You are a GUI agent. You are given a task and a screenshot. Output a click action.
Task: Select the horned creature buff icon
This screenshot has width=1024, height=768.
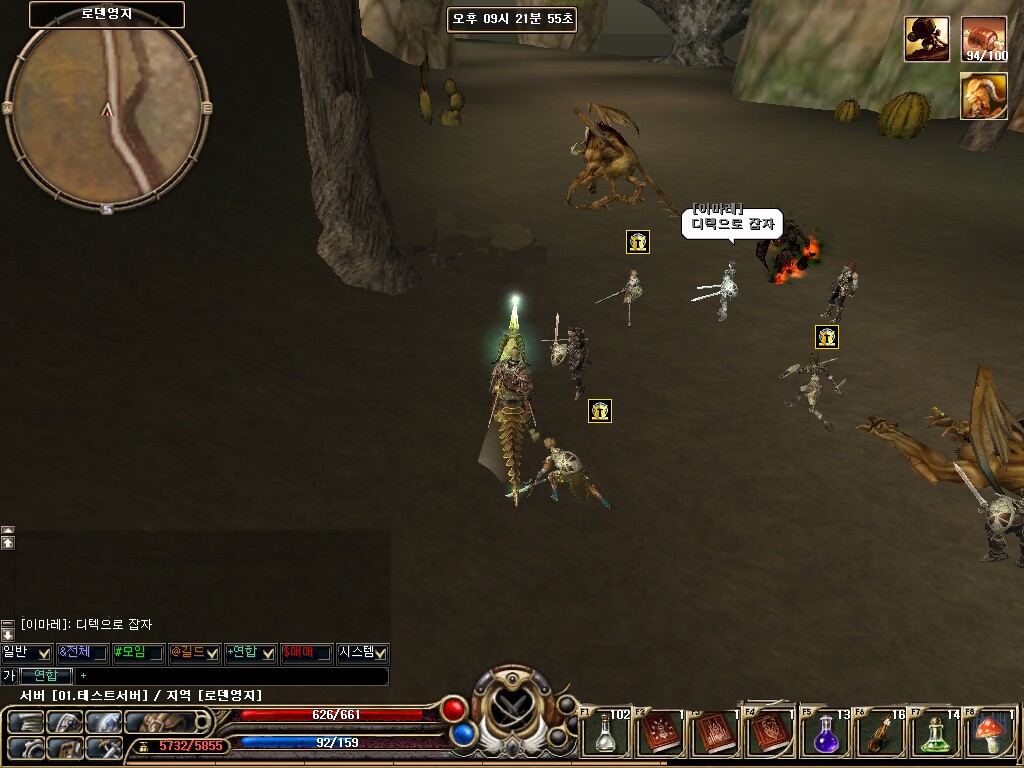click(x=984, y=96)
